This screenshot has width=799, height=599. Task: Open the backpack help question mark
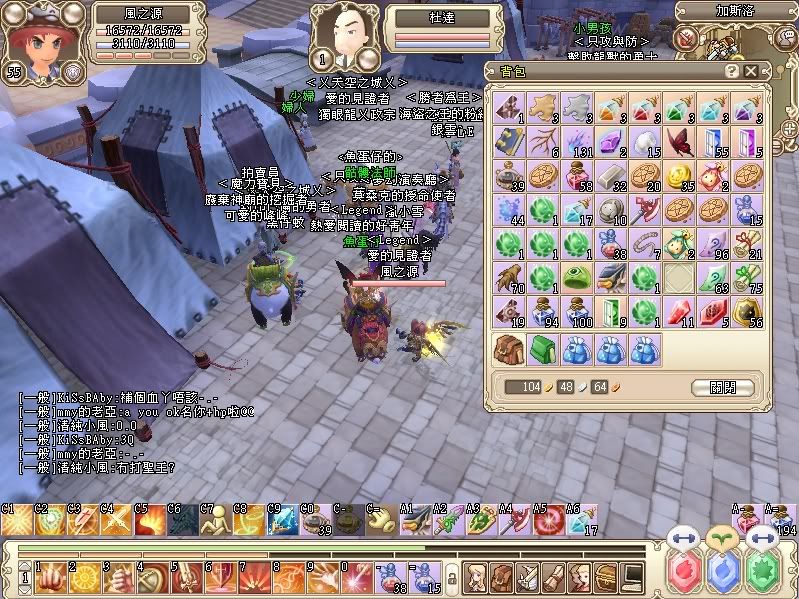[732, 71]
